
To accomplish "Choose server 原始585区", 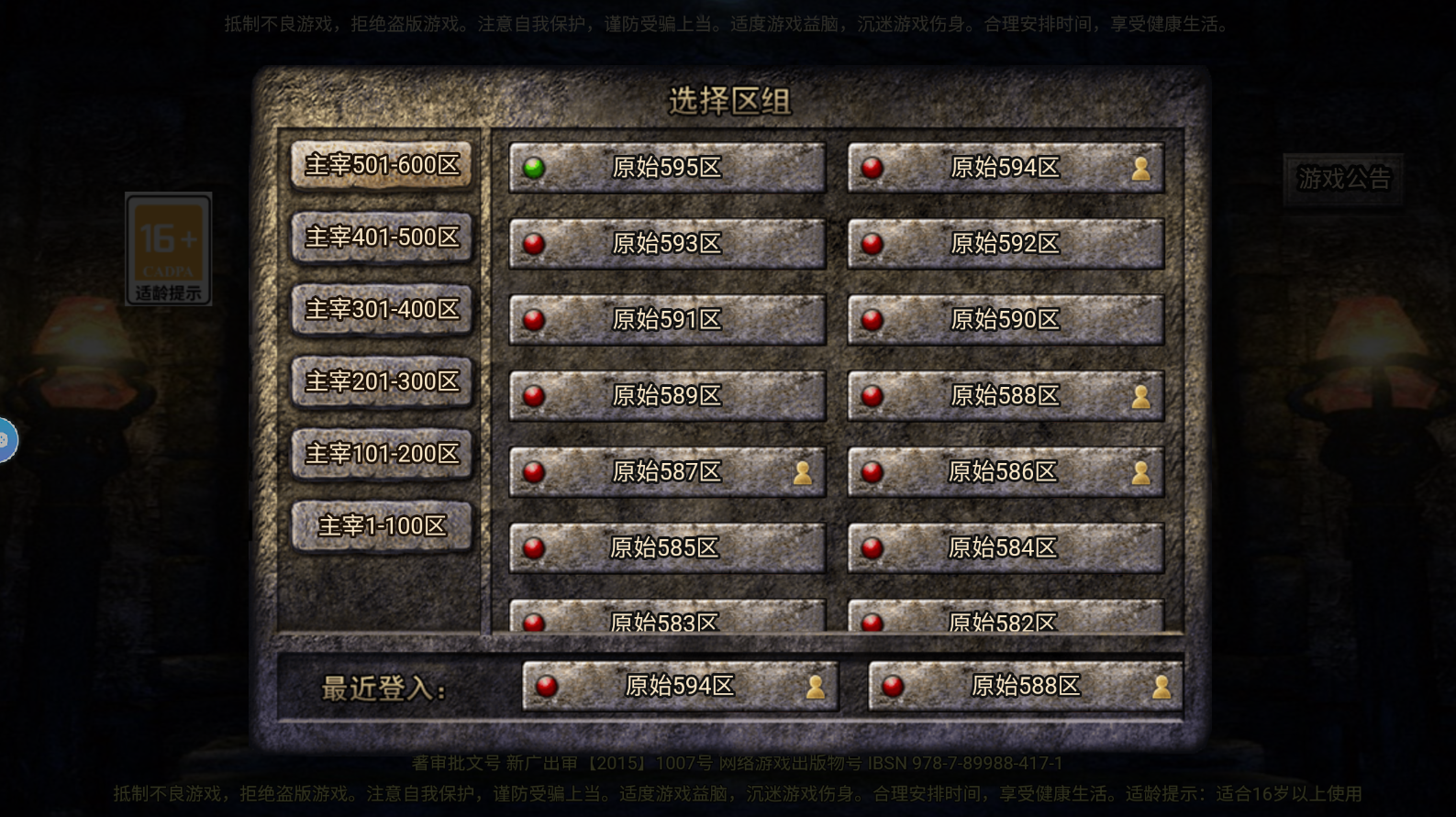I will (x=667, y=548).
